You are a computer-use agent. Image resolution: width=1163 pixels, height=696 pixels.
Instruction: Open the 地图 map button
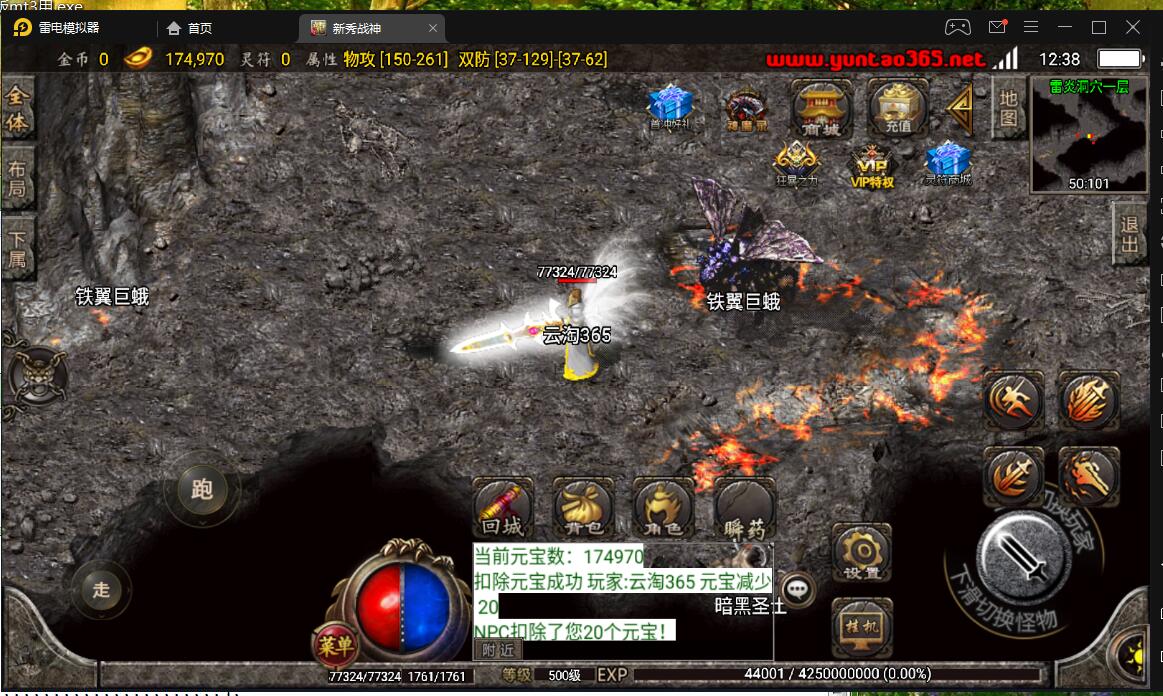tap(1008, 107)
